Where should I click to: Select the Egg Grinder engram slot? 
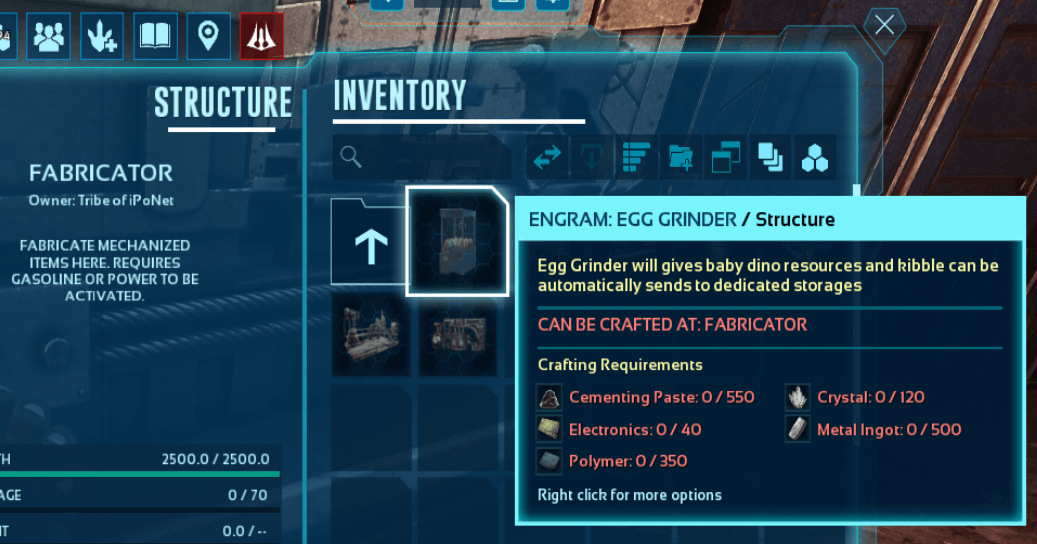(x=457, y=241)
